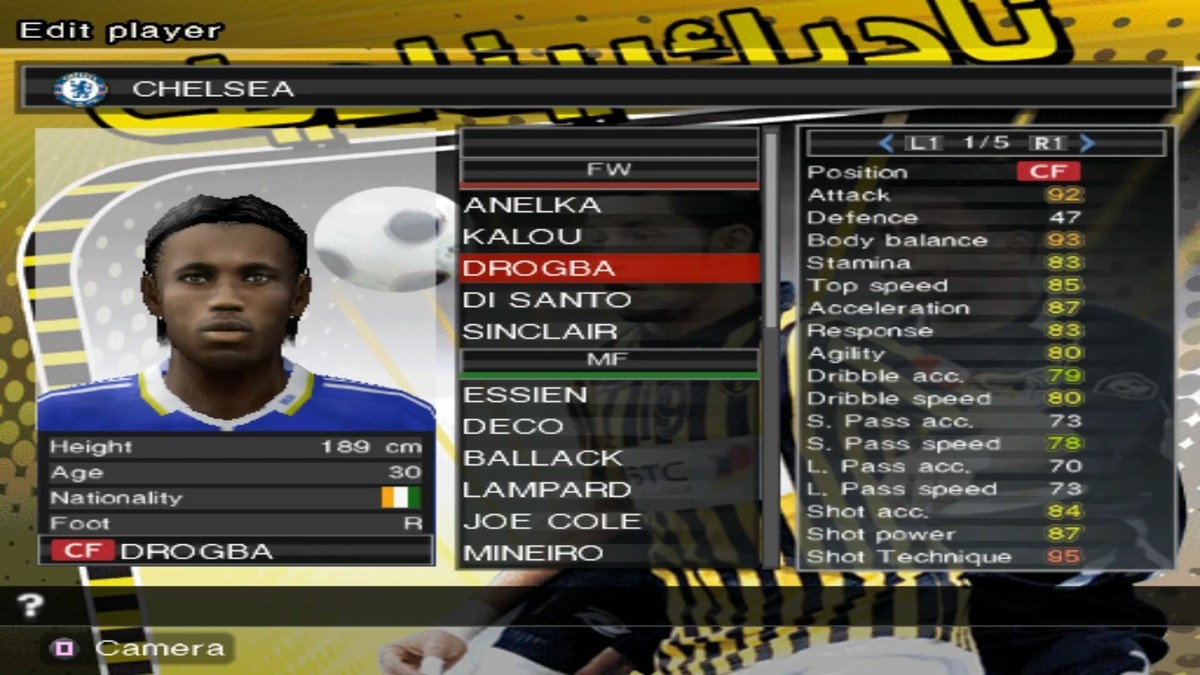Choose ESSIEN from the midfielders list
Viewport: 1200px width, 675px height.
click(x=525, y=395)
